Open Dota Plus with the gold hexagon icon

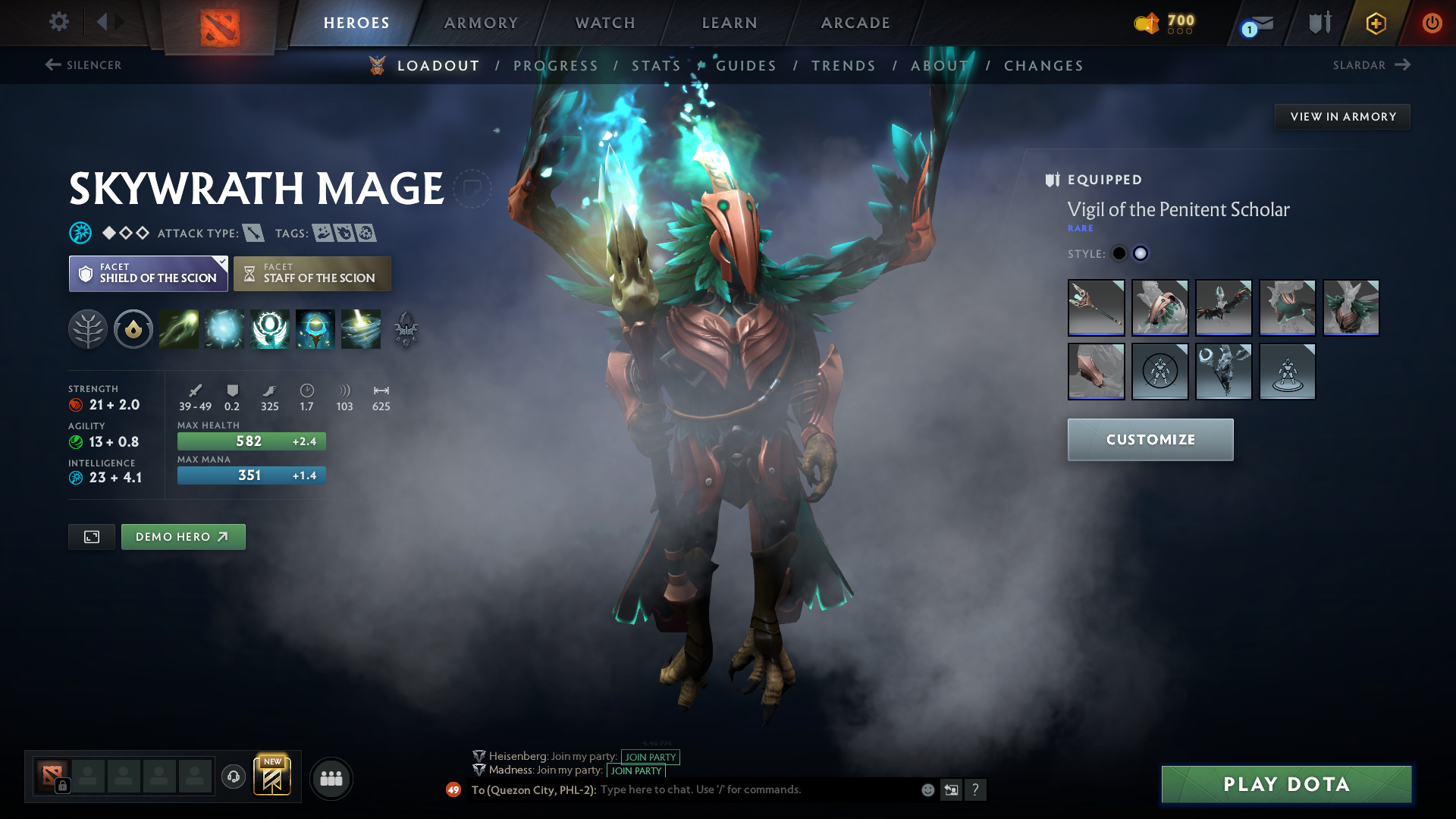coord(1376,22)
